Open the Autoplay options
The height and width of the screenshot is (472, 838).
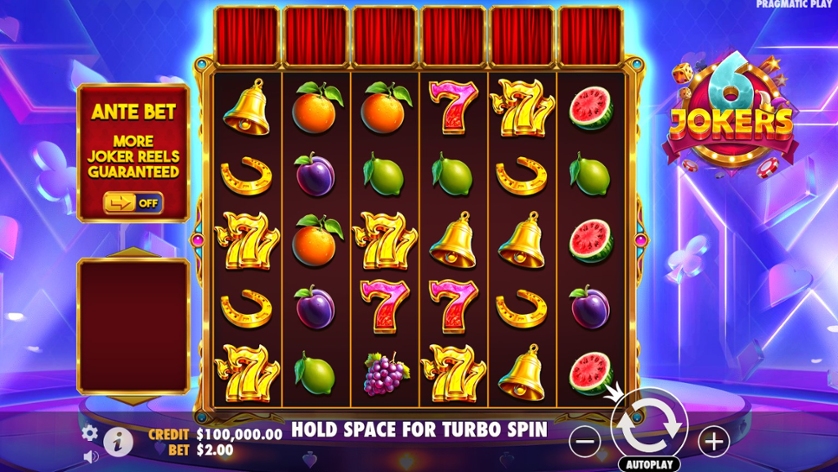(x=649, y=464)
